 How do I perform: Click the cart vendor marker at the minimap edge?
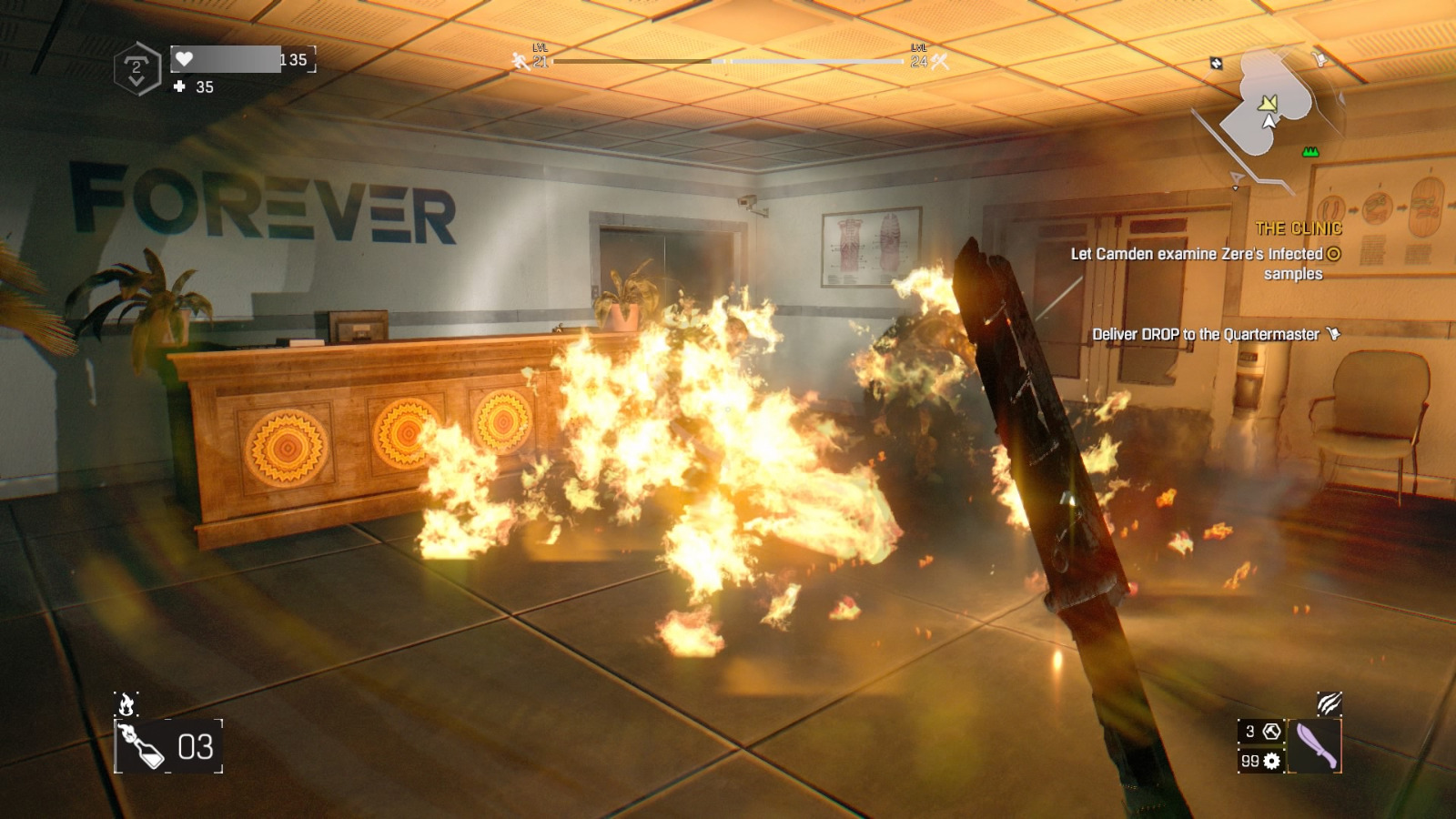point(1319,57)
